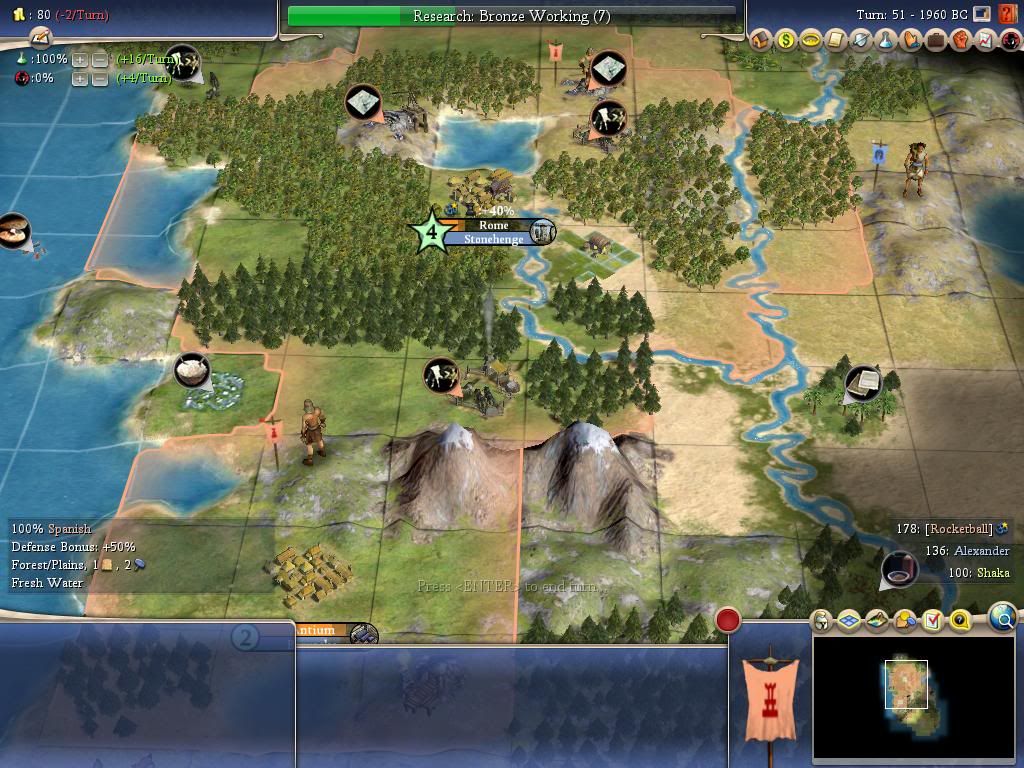Increase the research rate with plus button
Image resolution: width=1024 pixels, height=768 pixels.
coord(80,59)
